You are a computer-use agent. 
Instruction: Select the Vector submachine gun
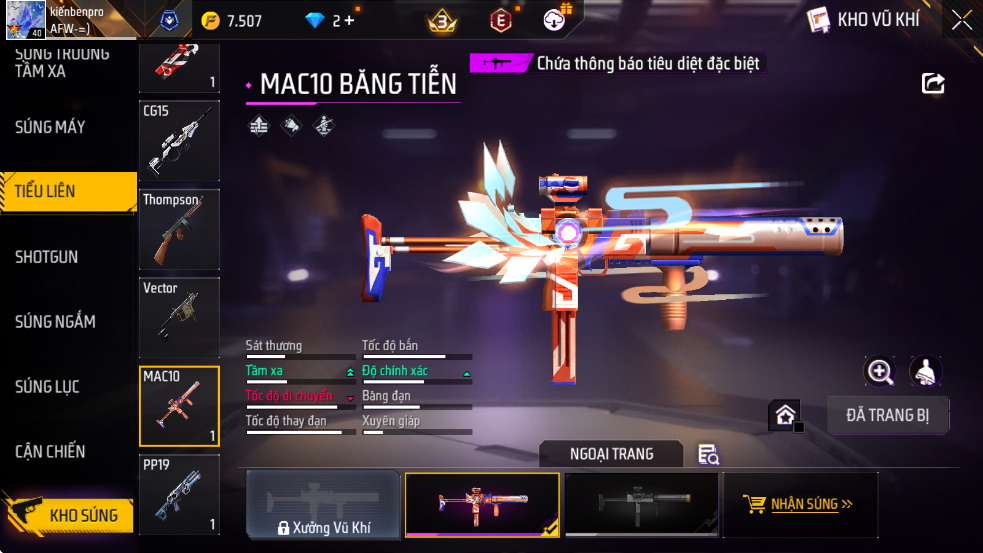(179, 317)
